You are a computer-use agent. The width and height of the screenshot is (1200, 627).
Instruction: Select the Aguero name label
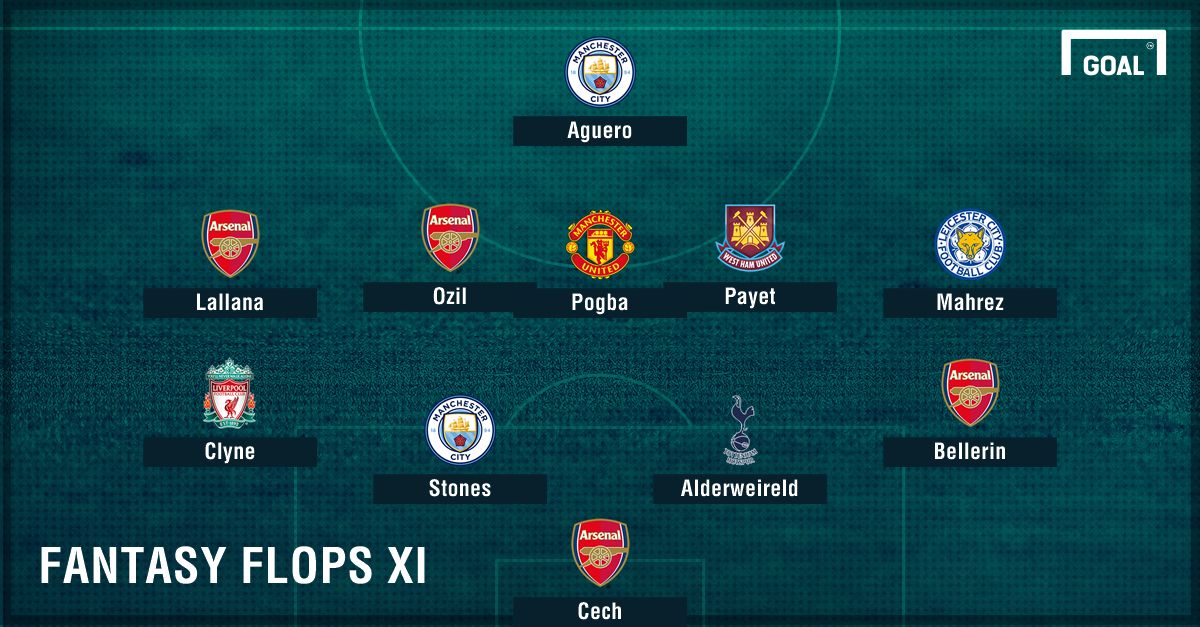pyautogui.click(x=599, y=131)
